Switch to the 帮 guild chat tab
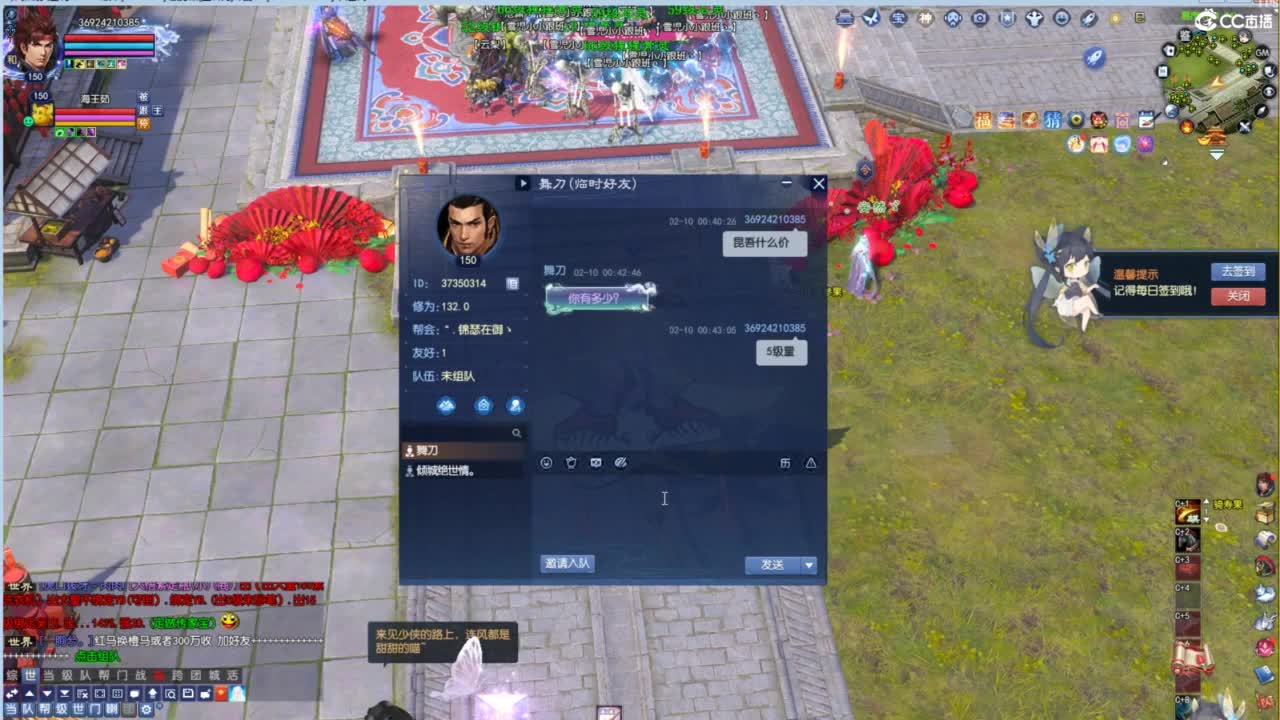 [x=103, y=676]
